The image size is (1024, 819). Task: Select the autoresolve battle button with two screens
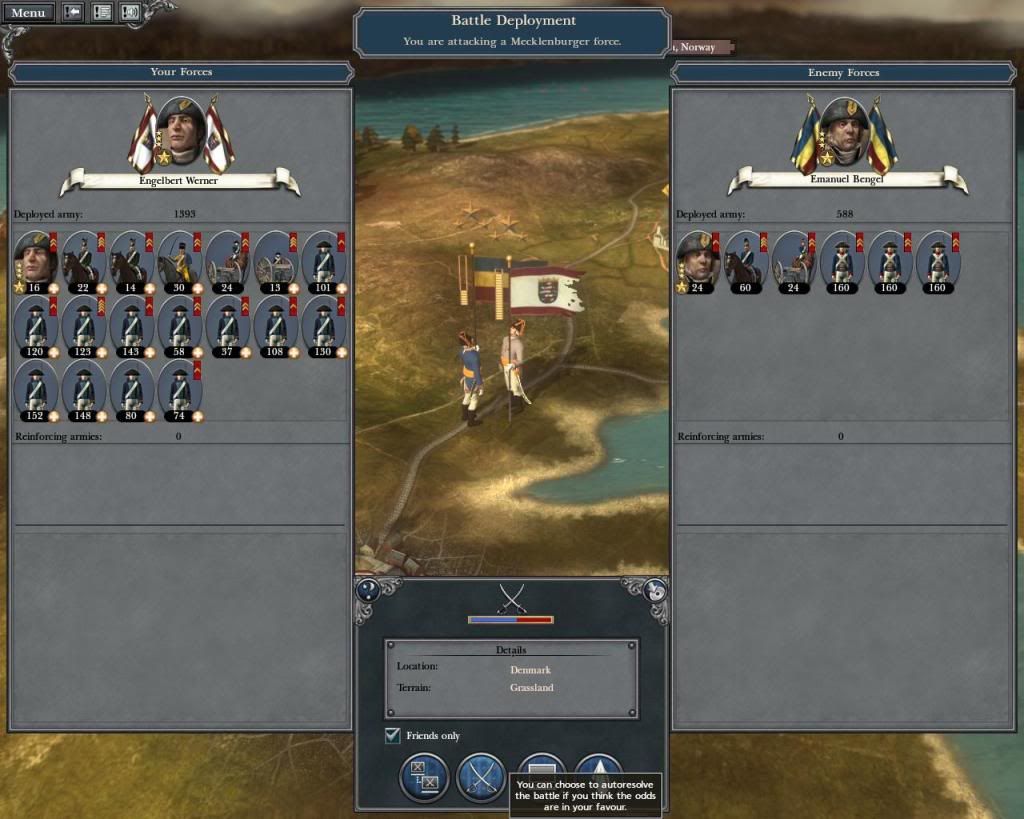click(424, 777)
